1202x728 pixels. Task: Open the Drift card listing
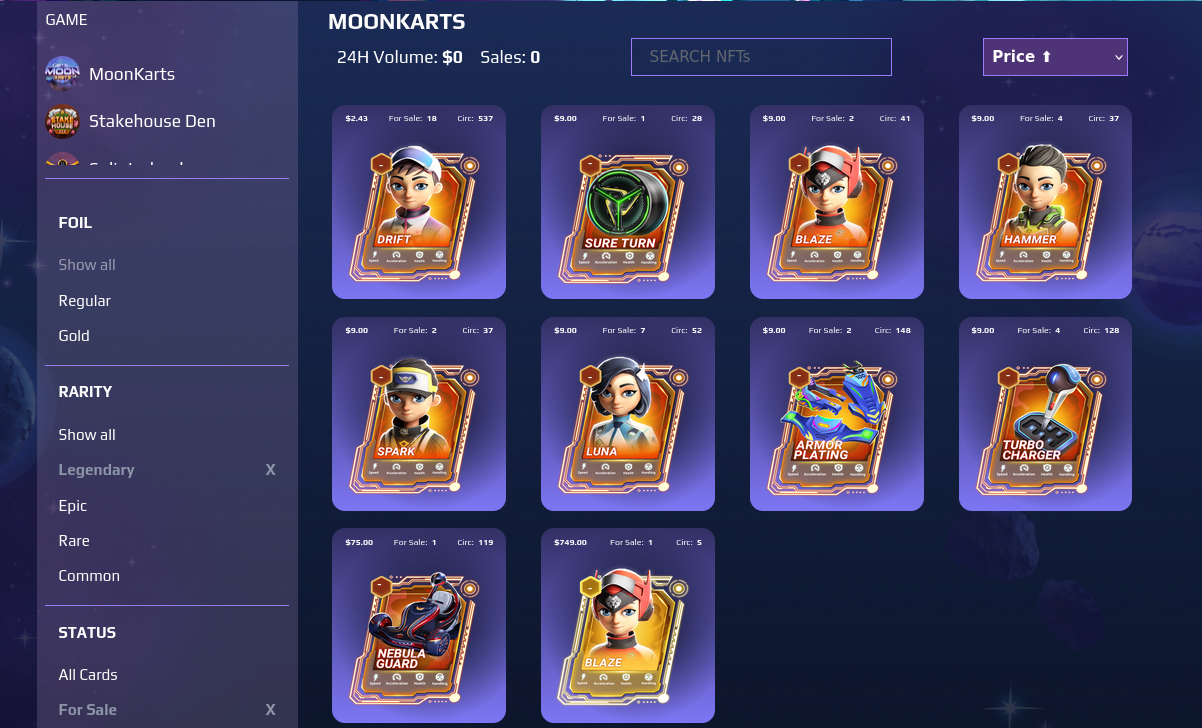[419, 210]
